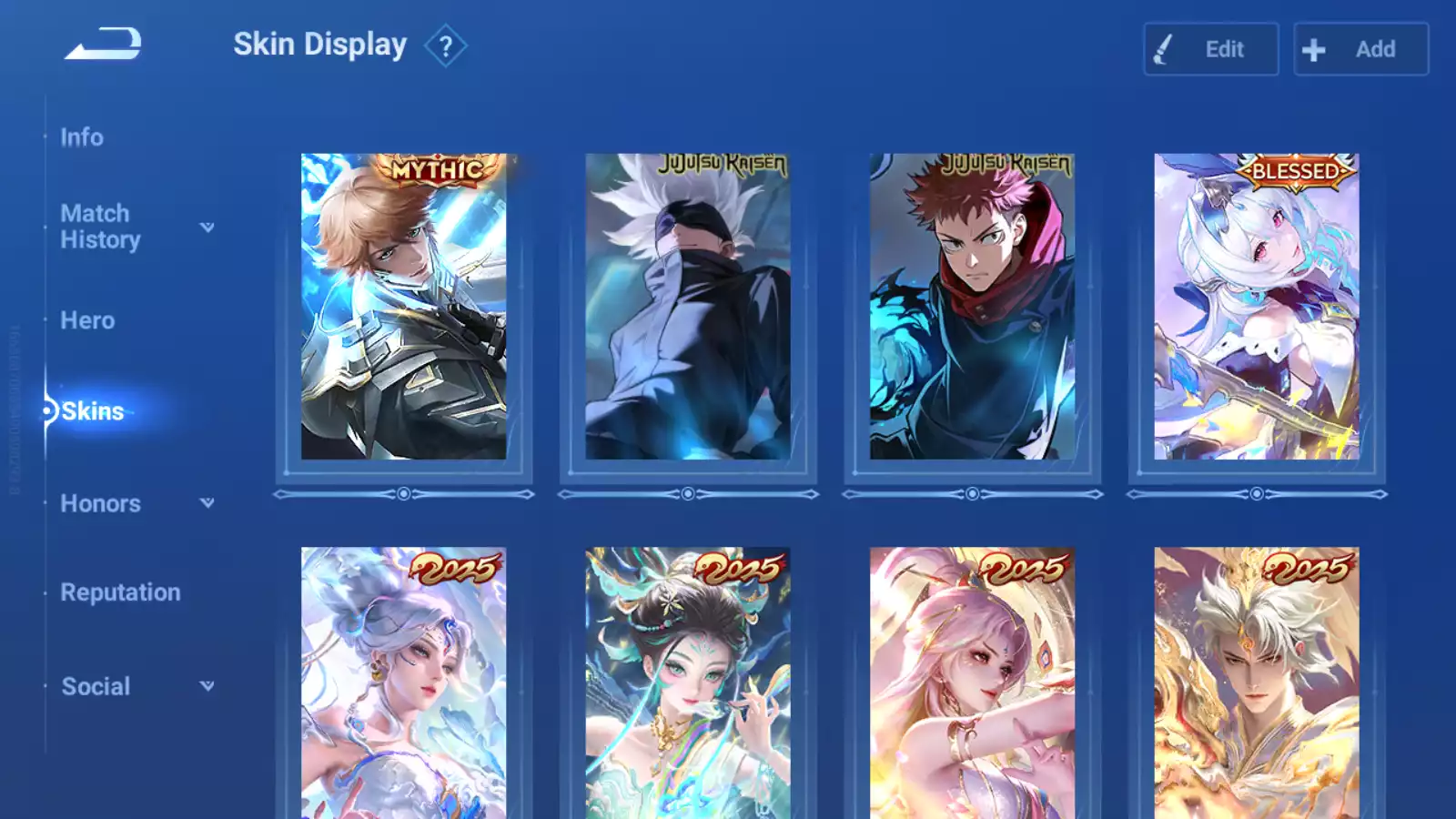Pick the 2025 skin with black hair buns

pos(688,682)
